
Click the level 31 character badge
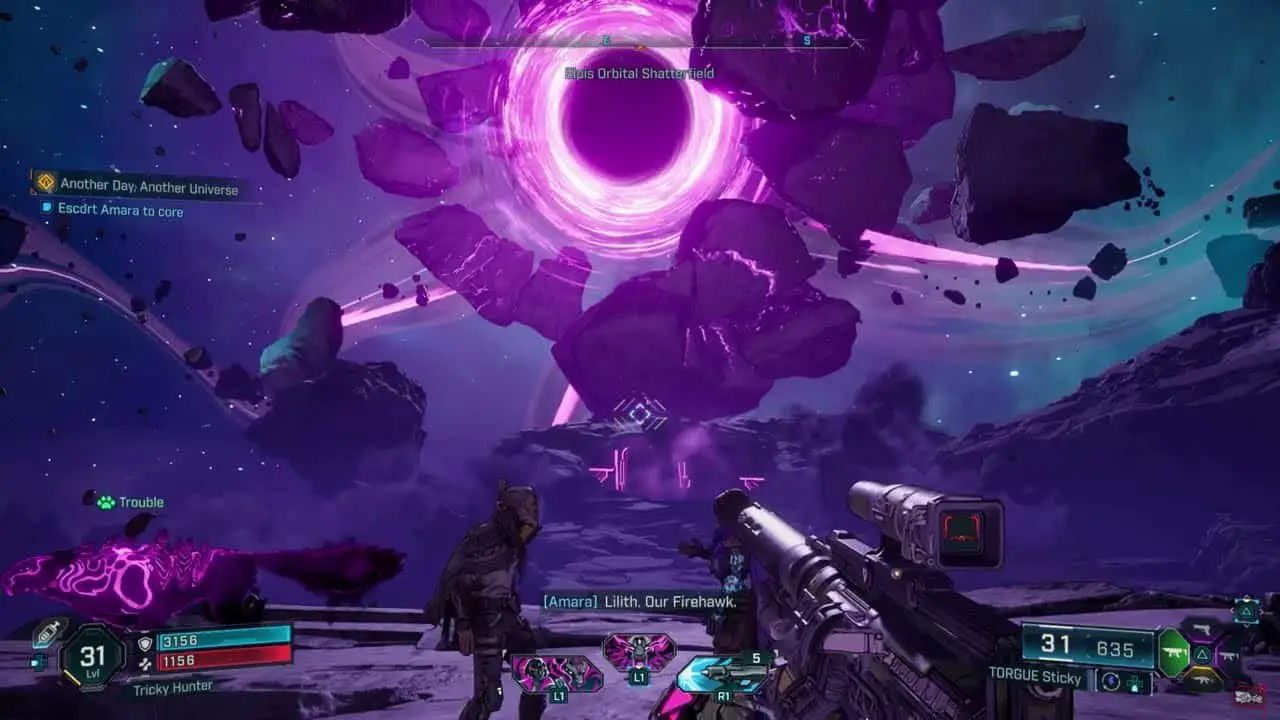pyautogui.click(x=92, y=658)
